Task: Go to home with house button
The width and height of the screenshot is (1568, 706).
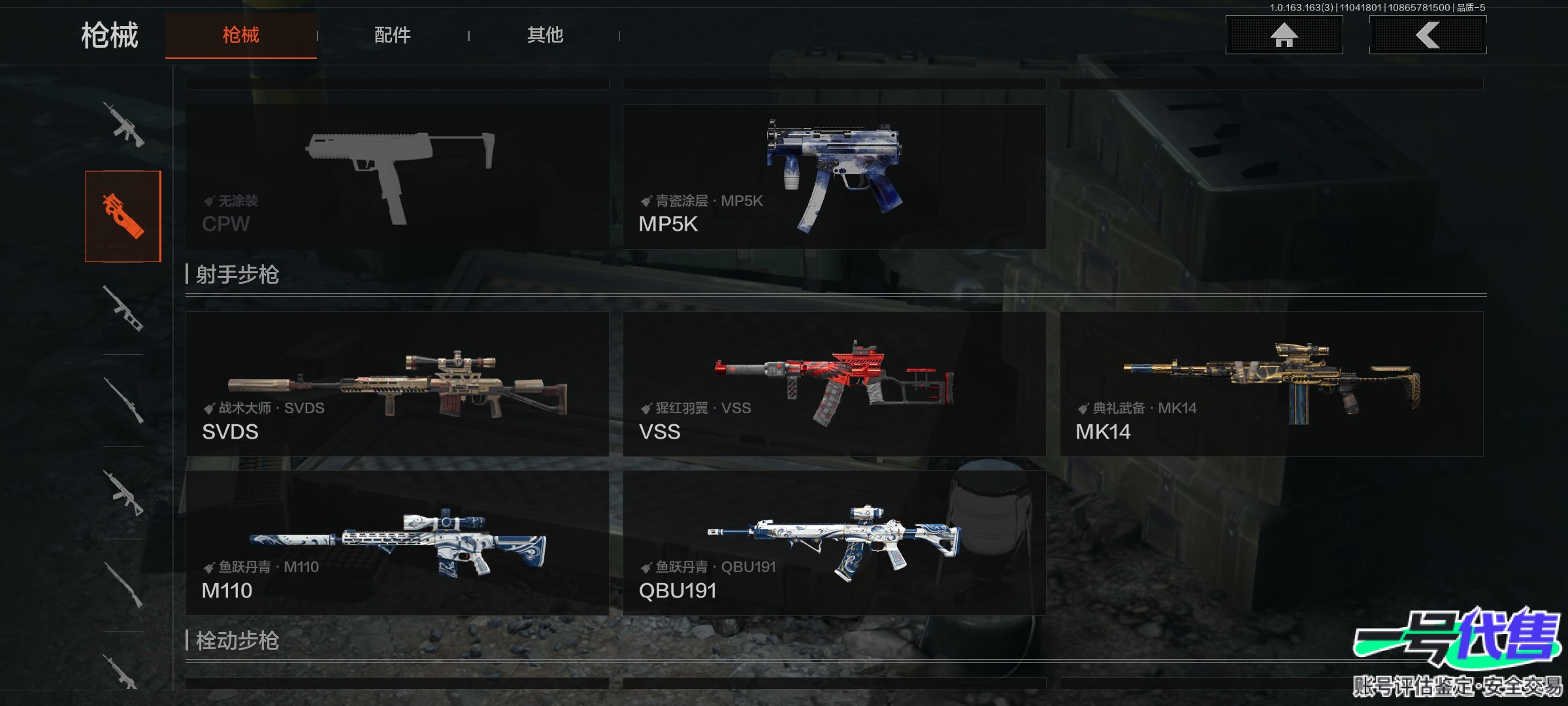Action: tap(1284, 35)
